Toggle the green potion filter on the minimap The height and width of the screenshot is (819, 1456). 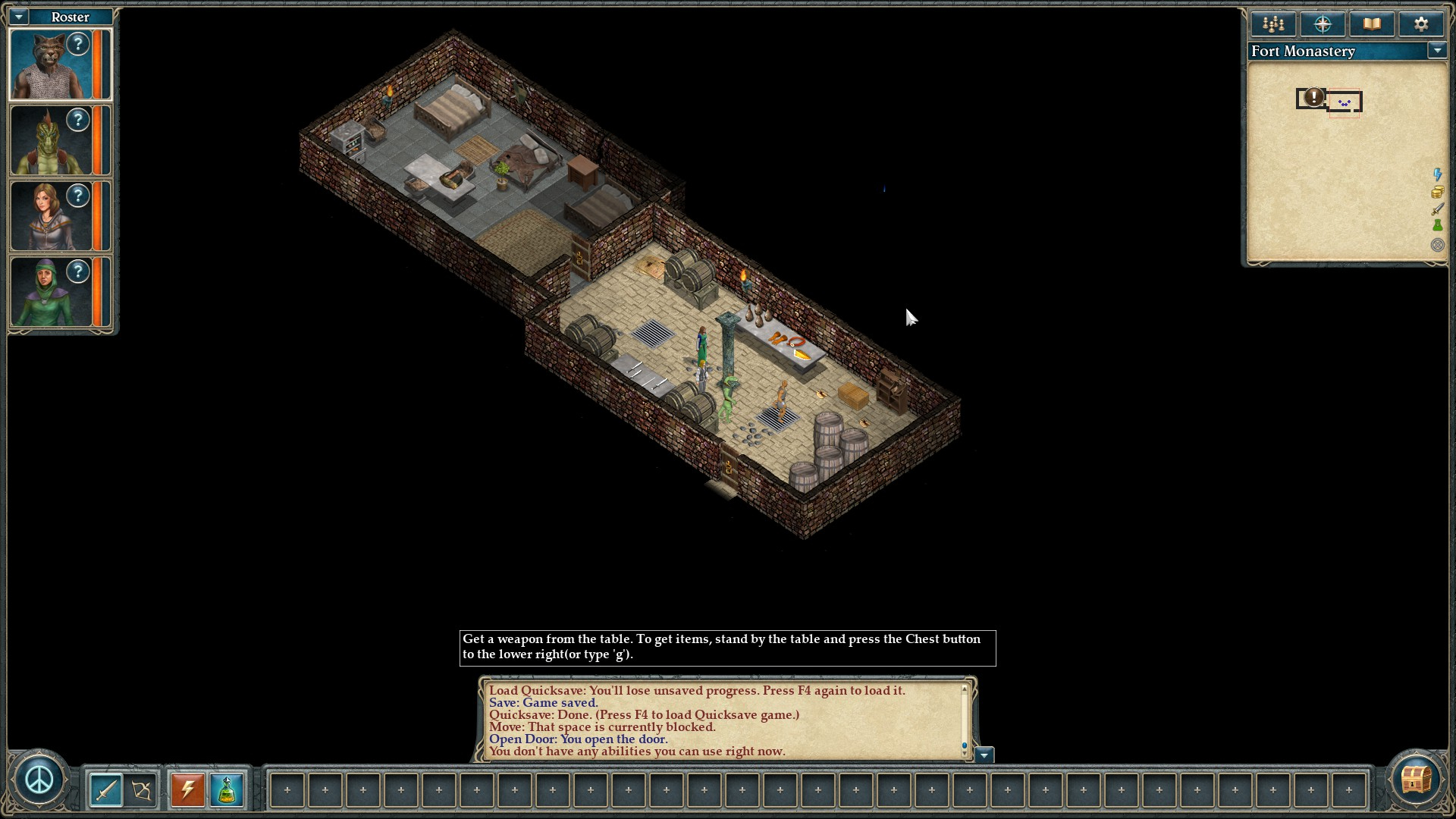point(1437,226)
